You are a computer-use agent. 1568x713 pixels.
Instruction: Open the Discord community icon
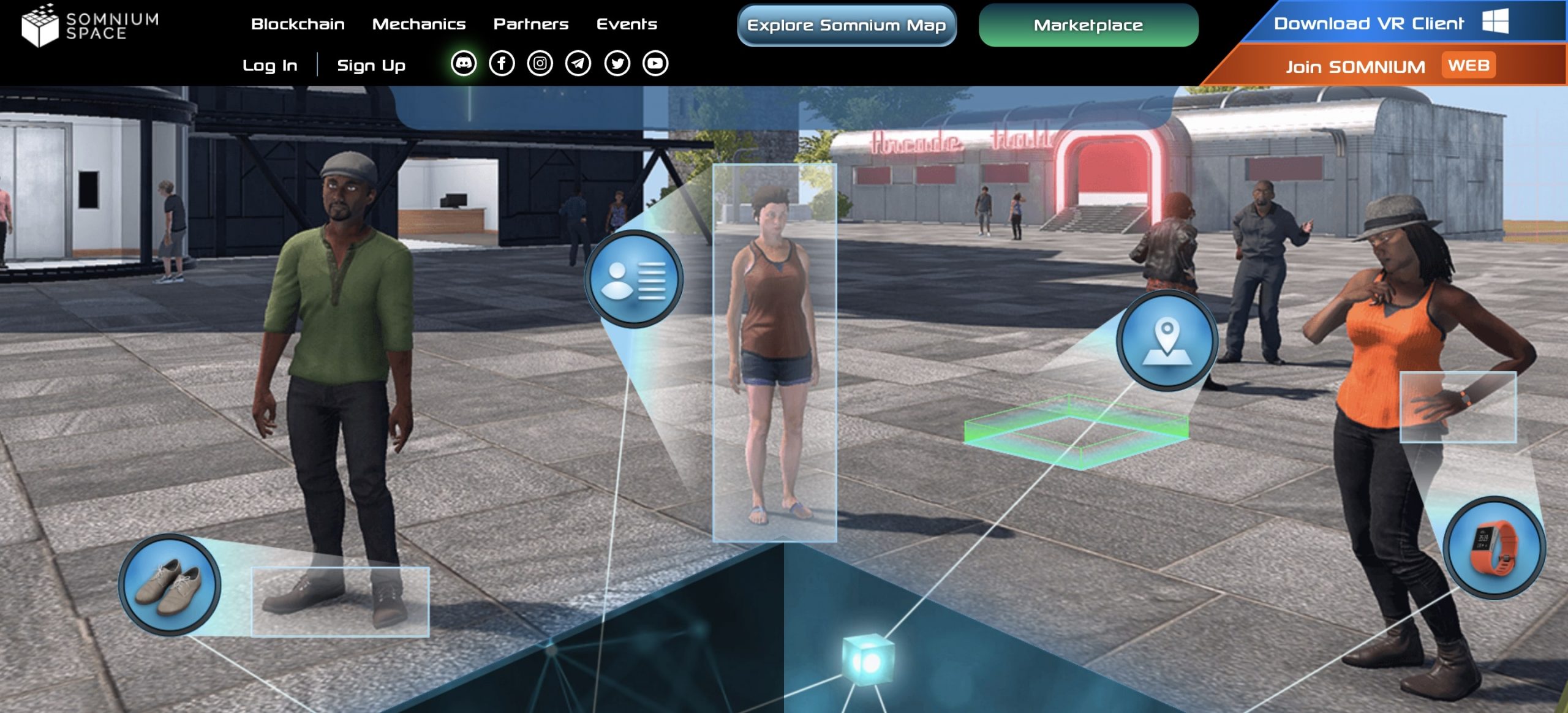pyautogui.click(x=464, y=63)
